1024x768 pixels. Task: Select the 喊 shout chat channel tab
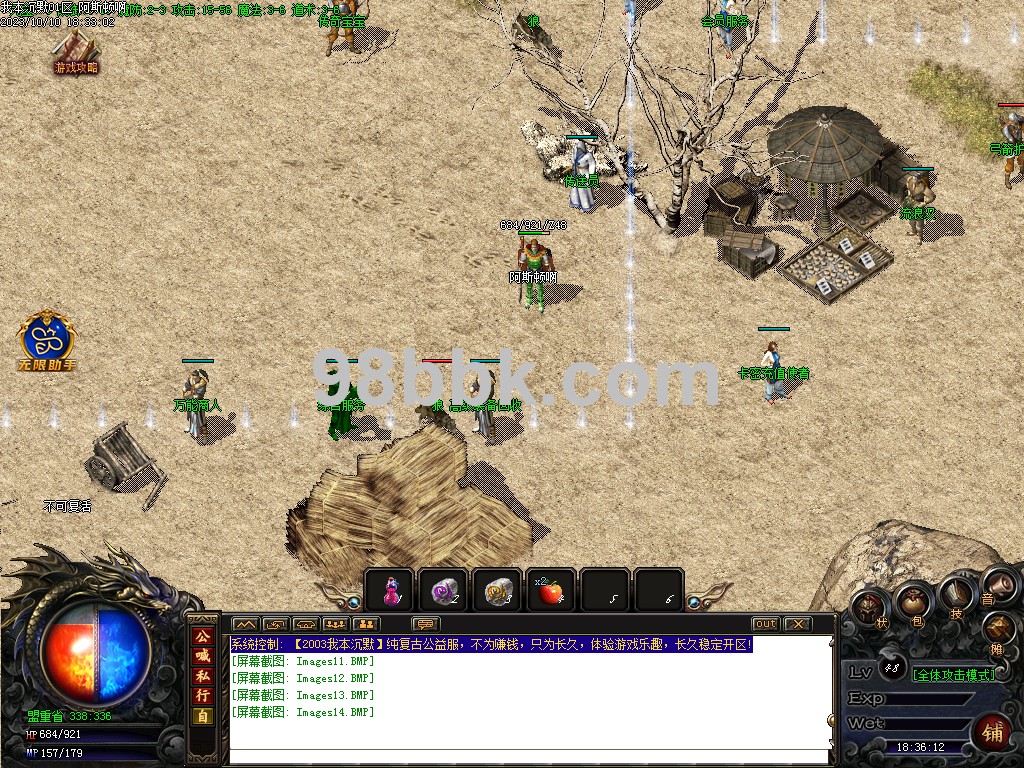202,656
